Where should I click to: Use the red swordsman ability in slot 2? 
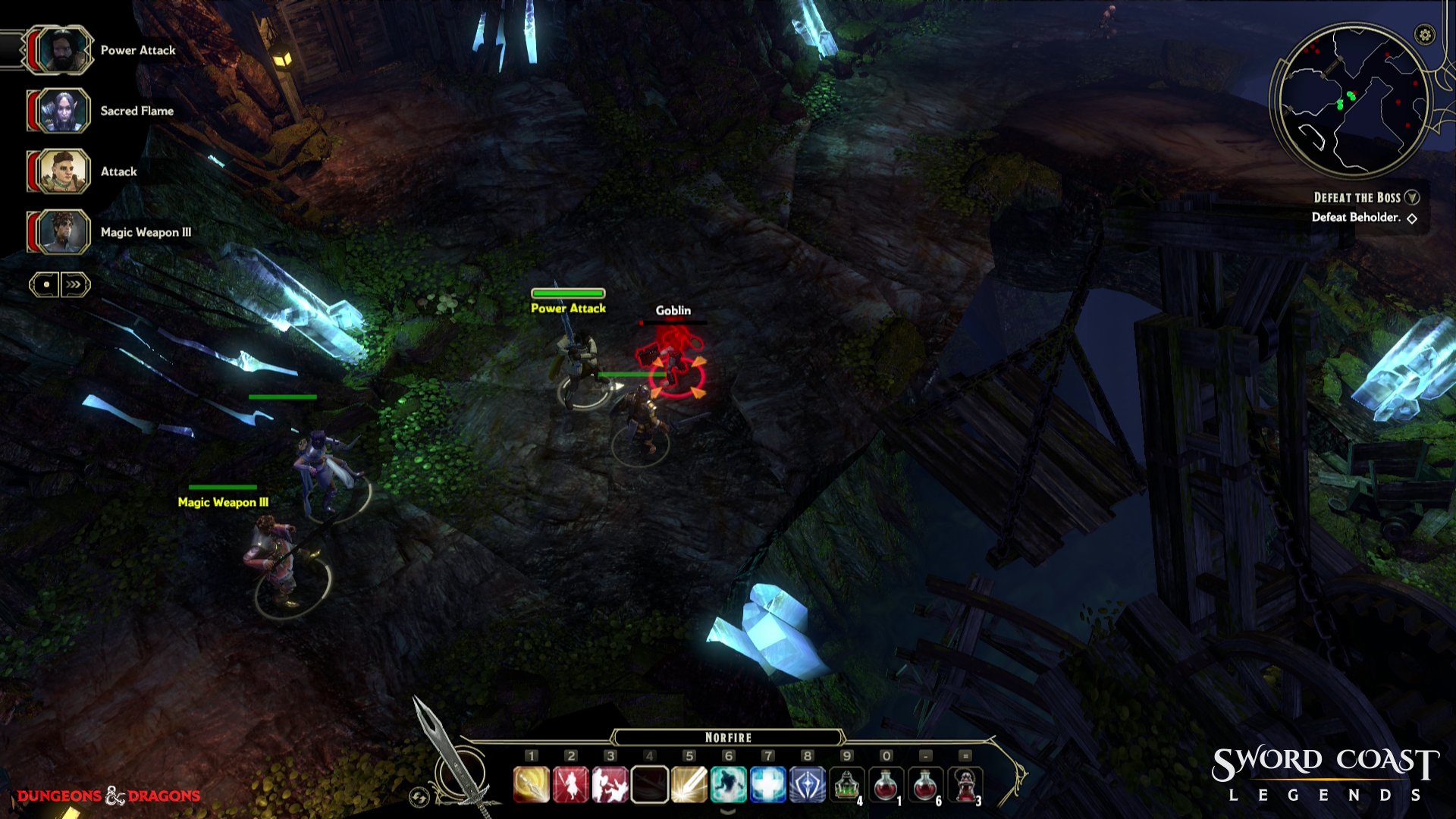pyautogui.click(x=571, y=784)
